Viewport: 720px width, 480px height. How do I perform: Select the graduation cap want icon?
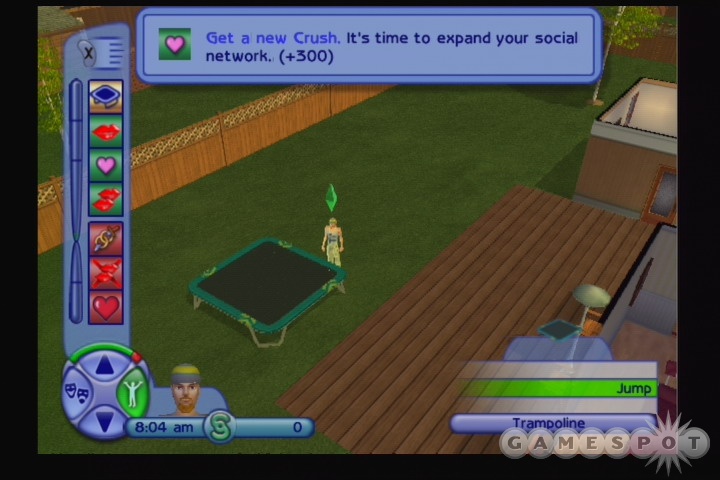[106, 97]
